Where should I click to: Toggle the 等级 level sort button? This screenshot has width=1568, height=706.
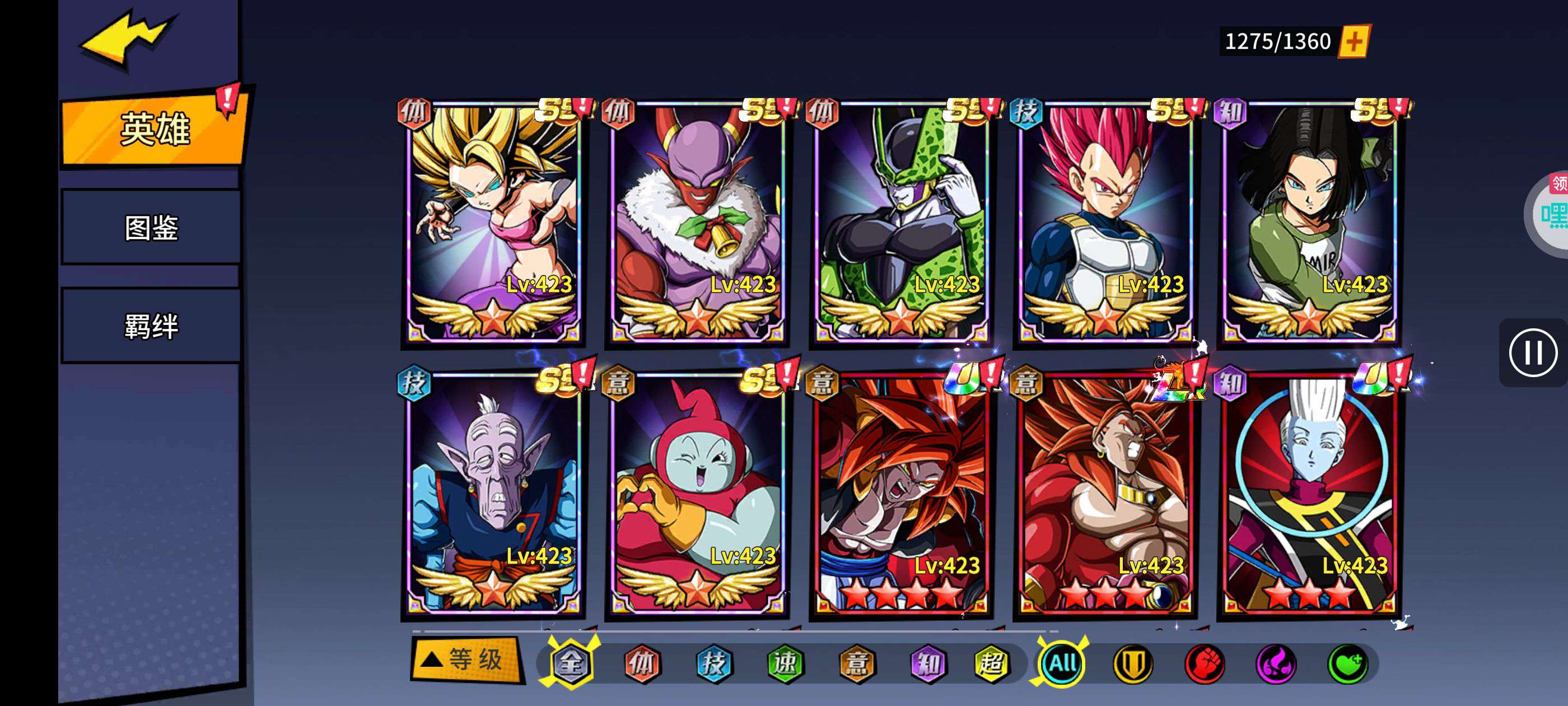click(x=466, y=659)
